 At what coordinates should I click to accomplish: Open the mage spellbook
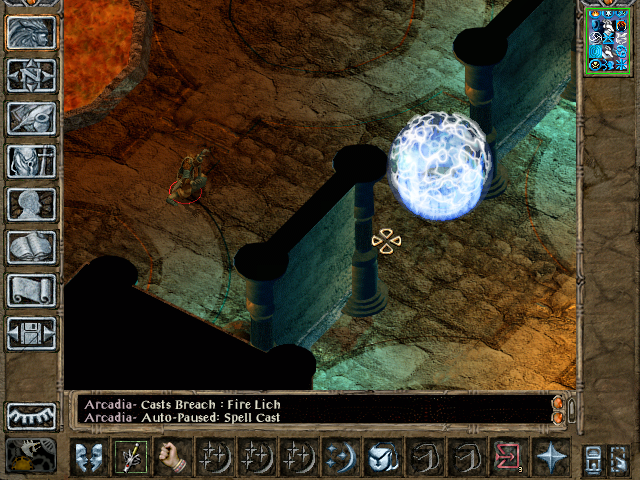31,247
